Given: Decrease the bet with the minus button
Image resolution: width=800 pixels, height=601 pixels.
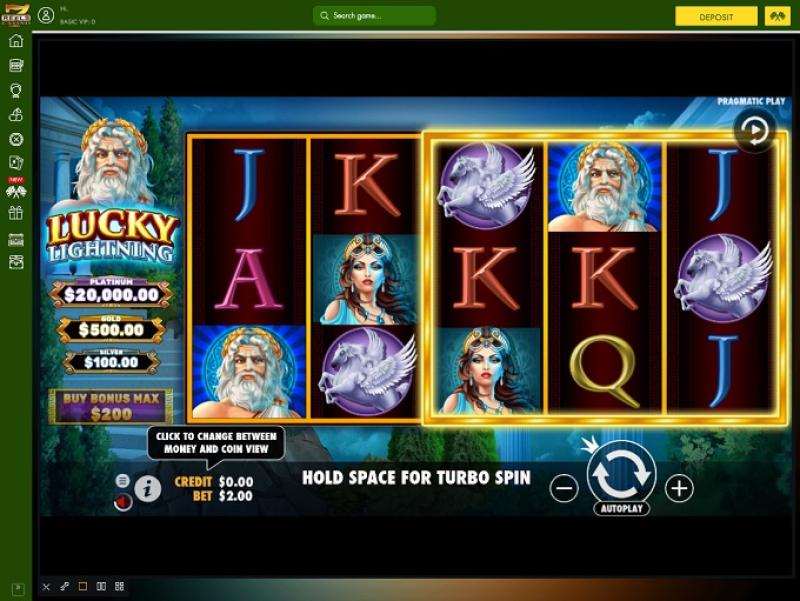Looking at the screenshot, I should (x=564, y=488).
